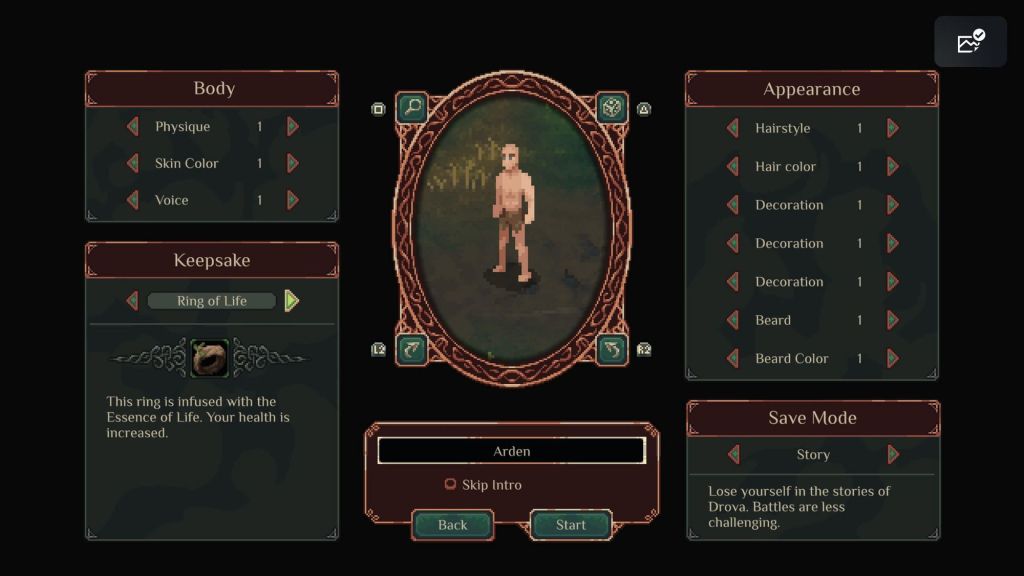Image resolution: width=1024 pixels, height=576 pixels.
Task: Decrease the Skin Color value
Action: pos(132,163)
